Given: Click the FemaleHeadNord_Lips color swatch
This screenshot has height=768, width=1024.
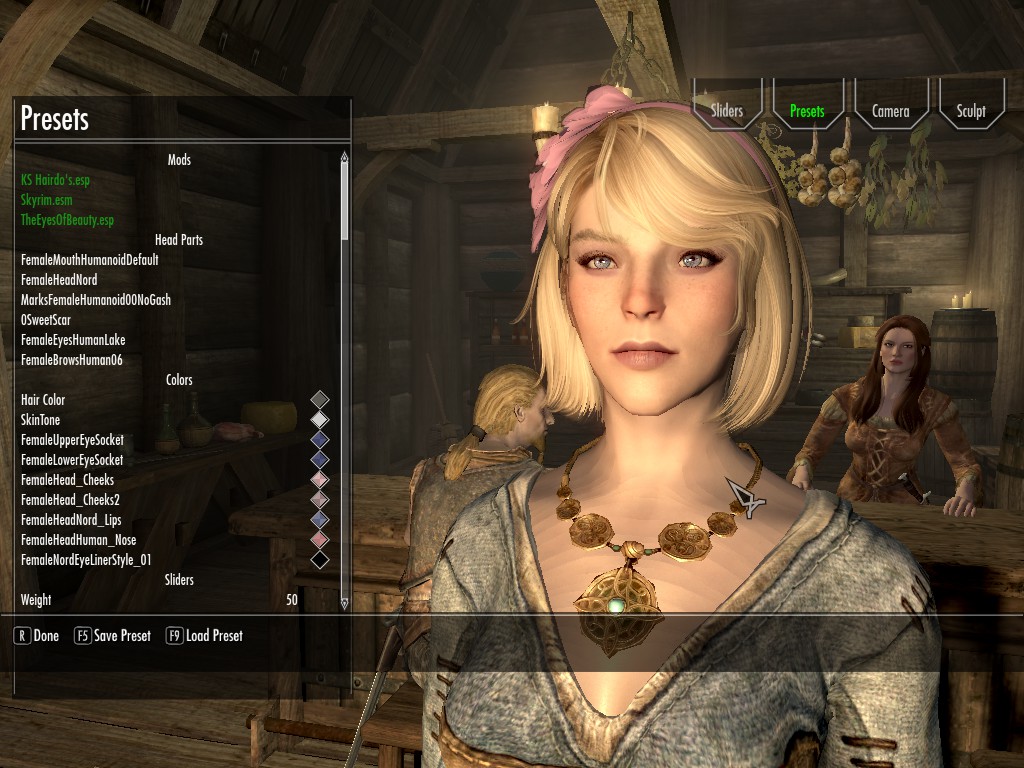Looking at the screenshot, I should [x=319, y=520].
